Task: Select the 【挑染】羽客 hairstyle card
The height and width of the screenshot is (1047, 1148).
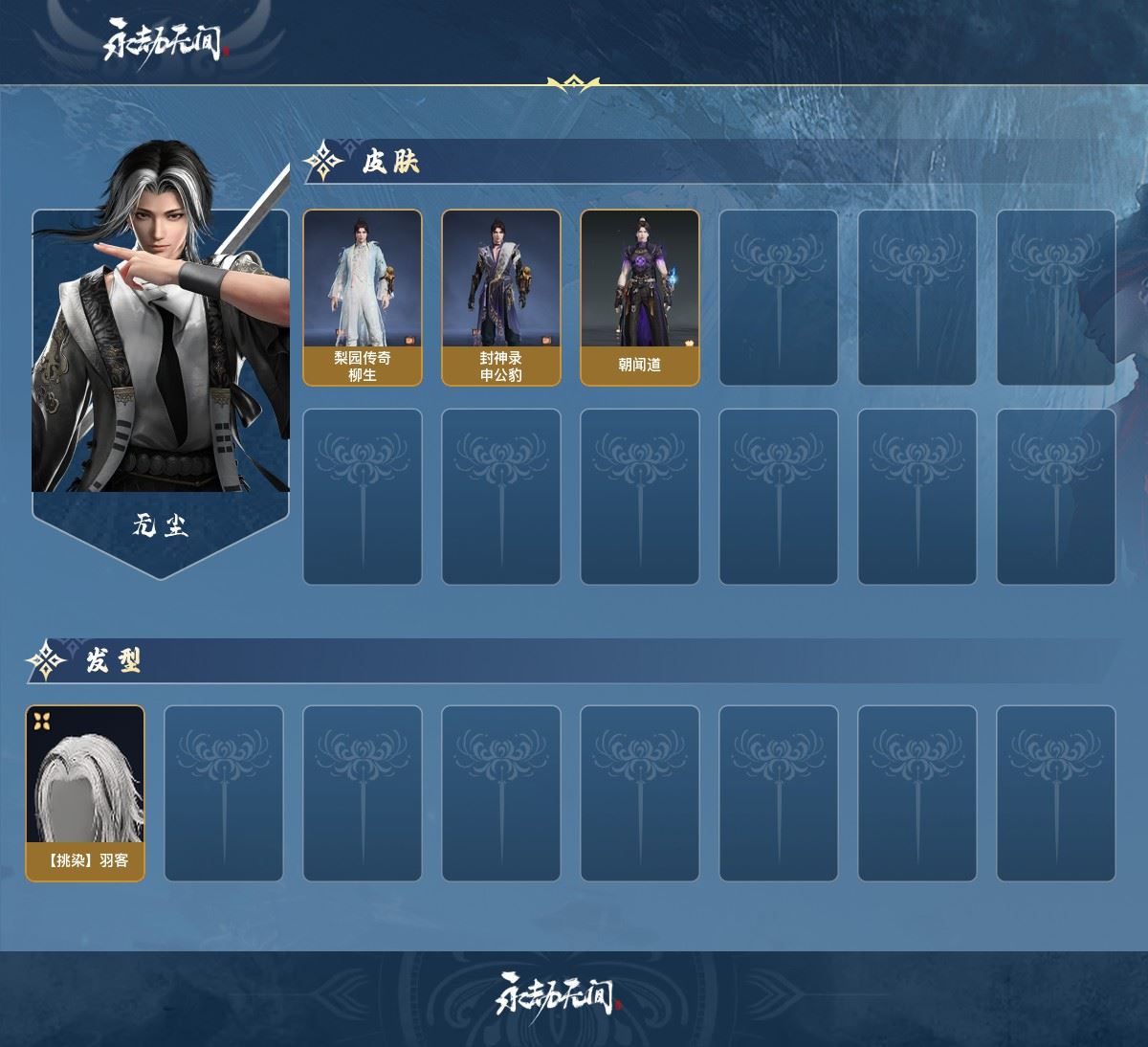Action: (85, 793)
